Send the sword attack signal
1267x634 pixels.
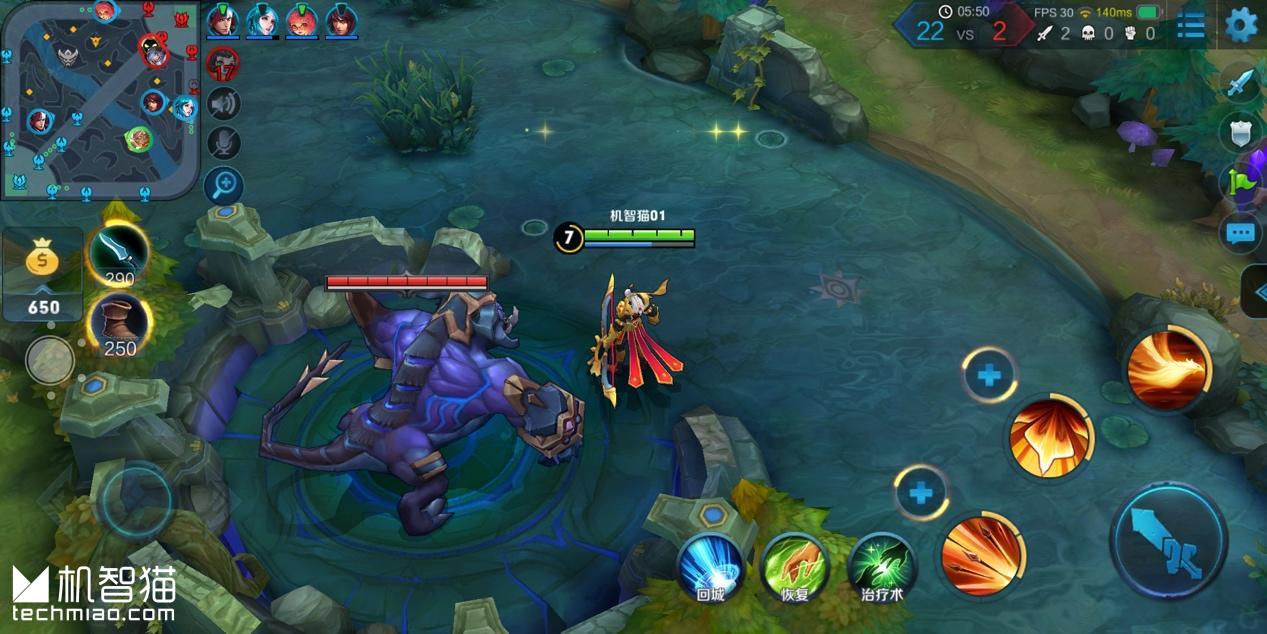1240,82
